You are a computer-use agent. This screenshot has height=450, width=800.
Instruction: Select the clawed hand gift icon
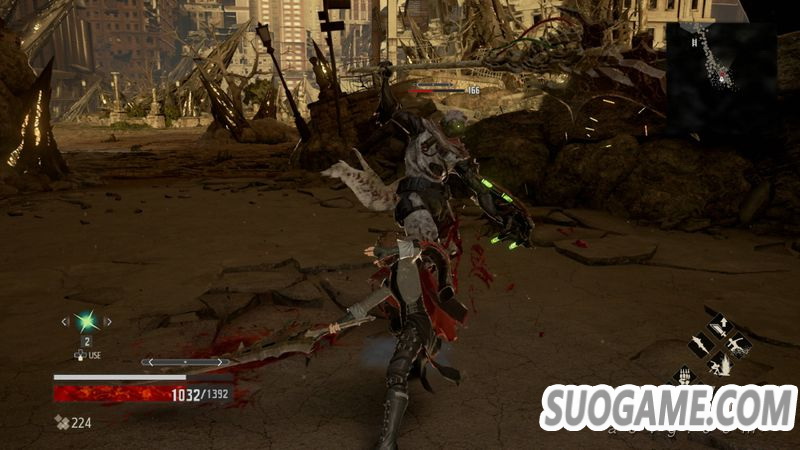click(684, 376)
